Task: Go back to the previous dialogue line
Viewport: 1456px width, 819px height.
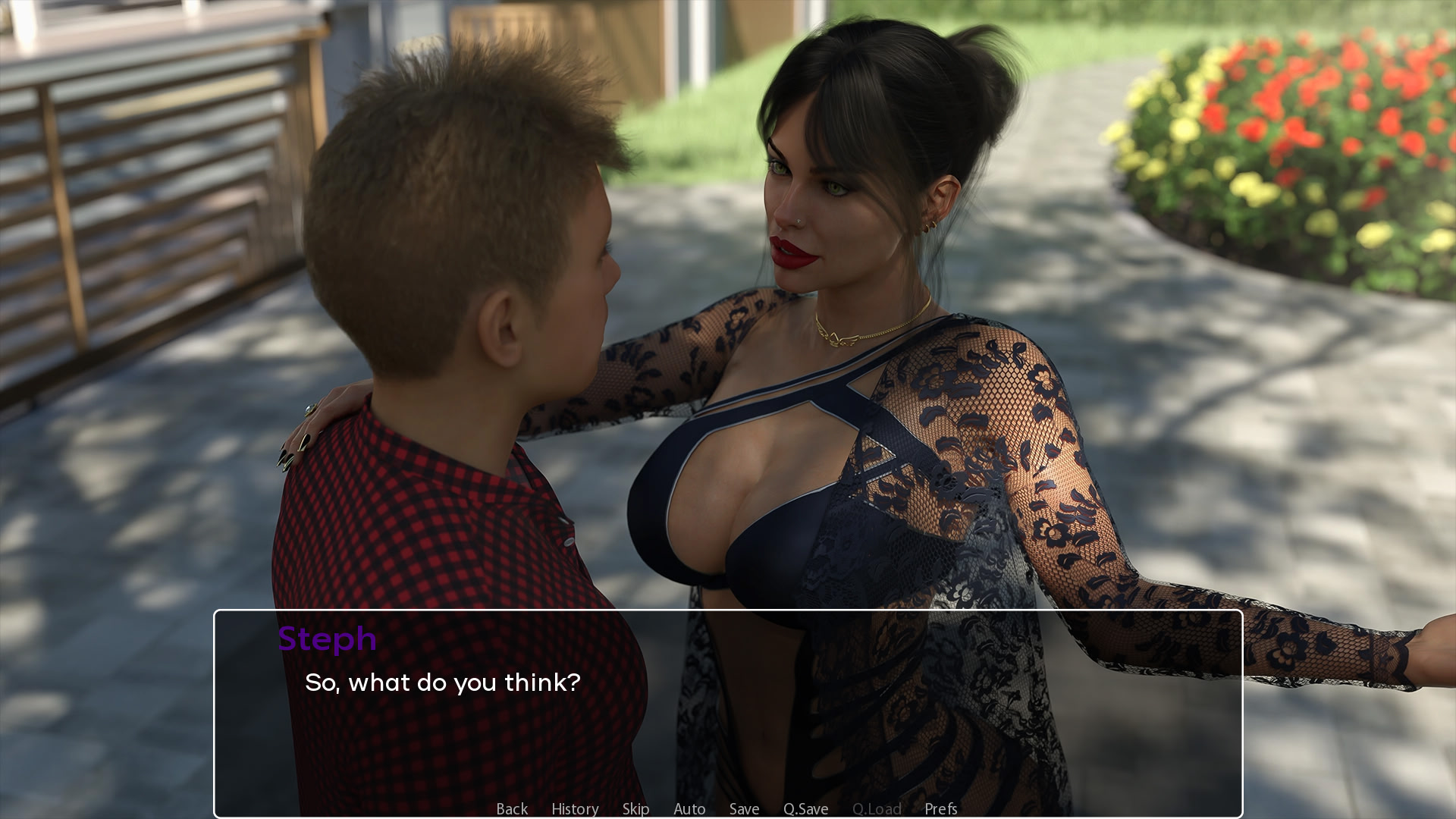Action: 512,808
